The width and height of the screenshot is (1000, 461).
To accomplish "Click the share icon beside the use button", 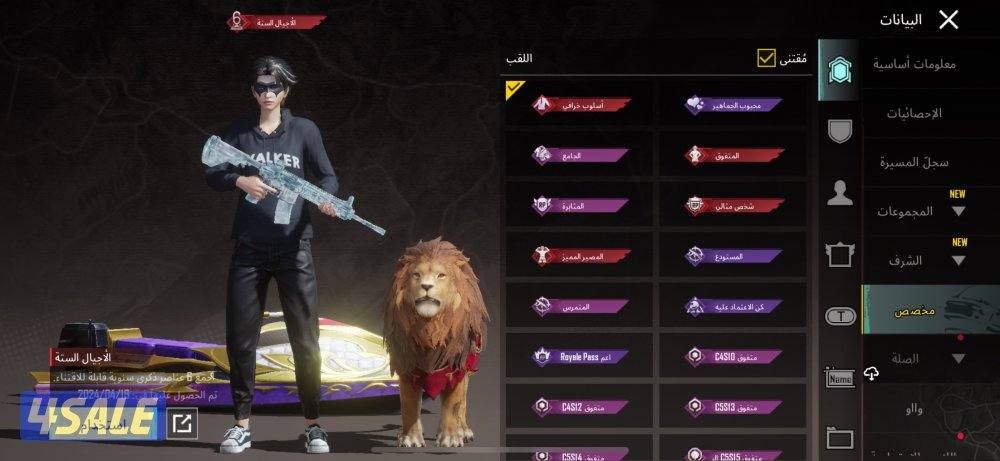I will [182, 424].
